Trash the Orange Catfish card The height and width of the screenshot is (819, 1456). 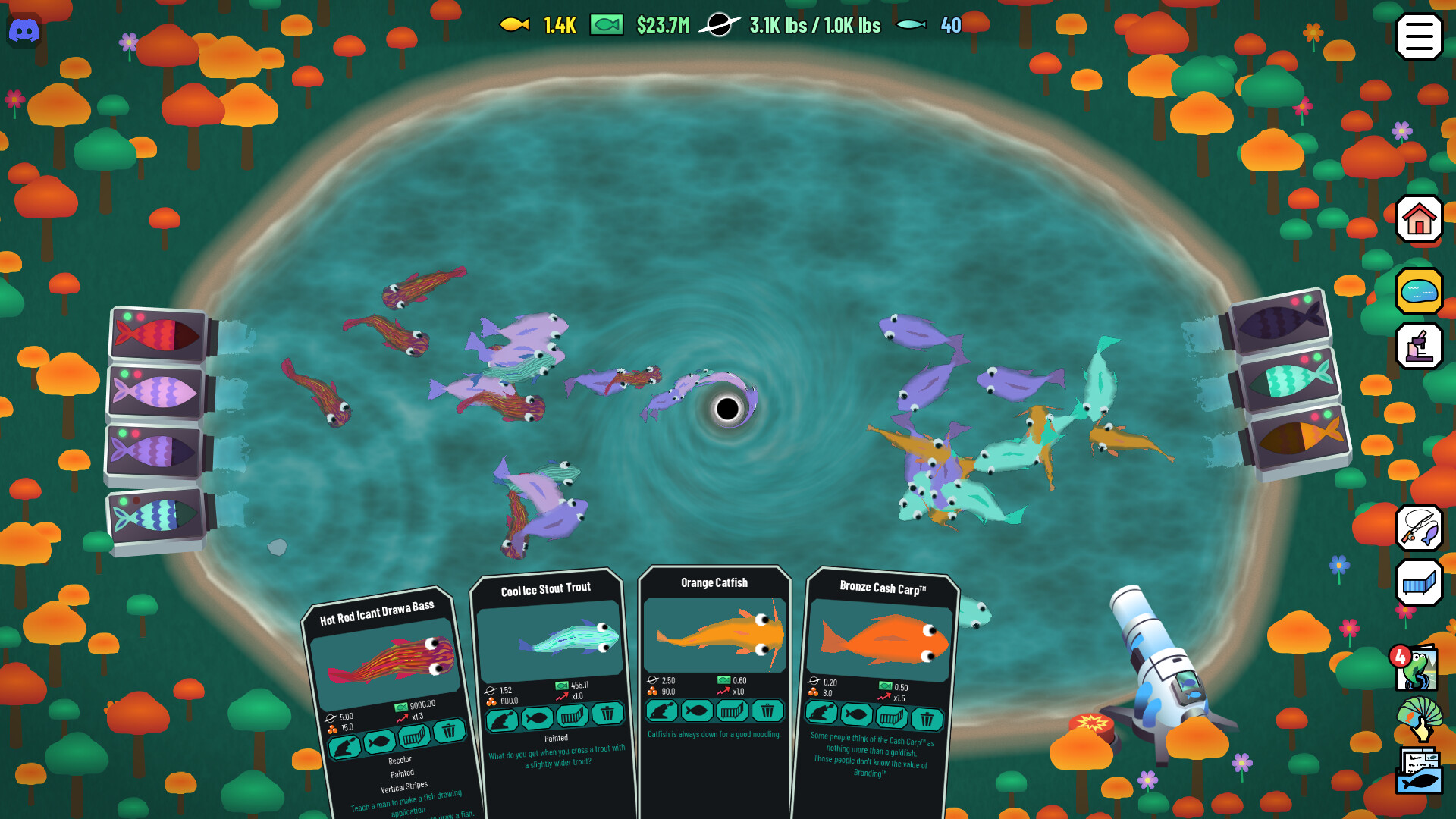pyautogui.click(x=768, y=711)
